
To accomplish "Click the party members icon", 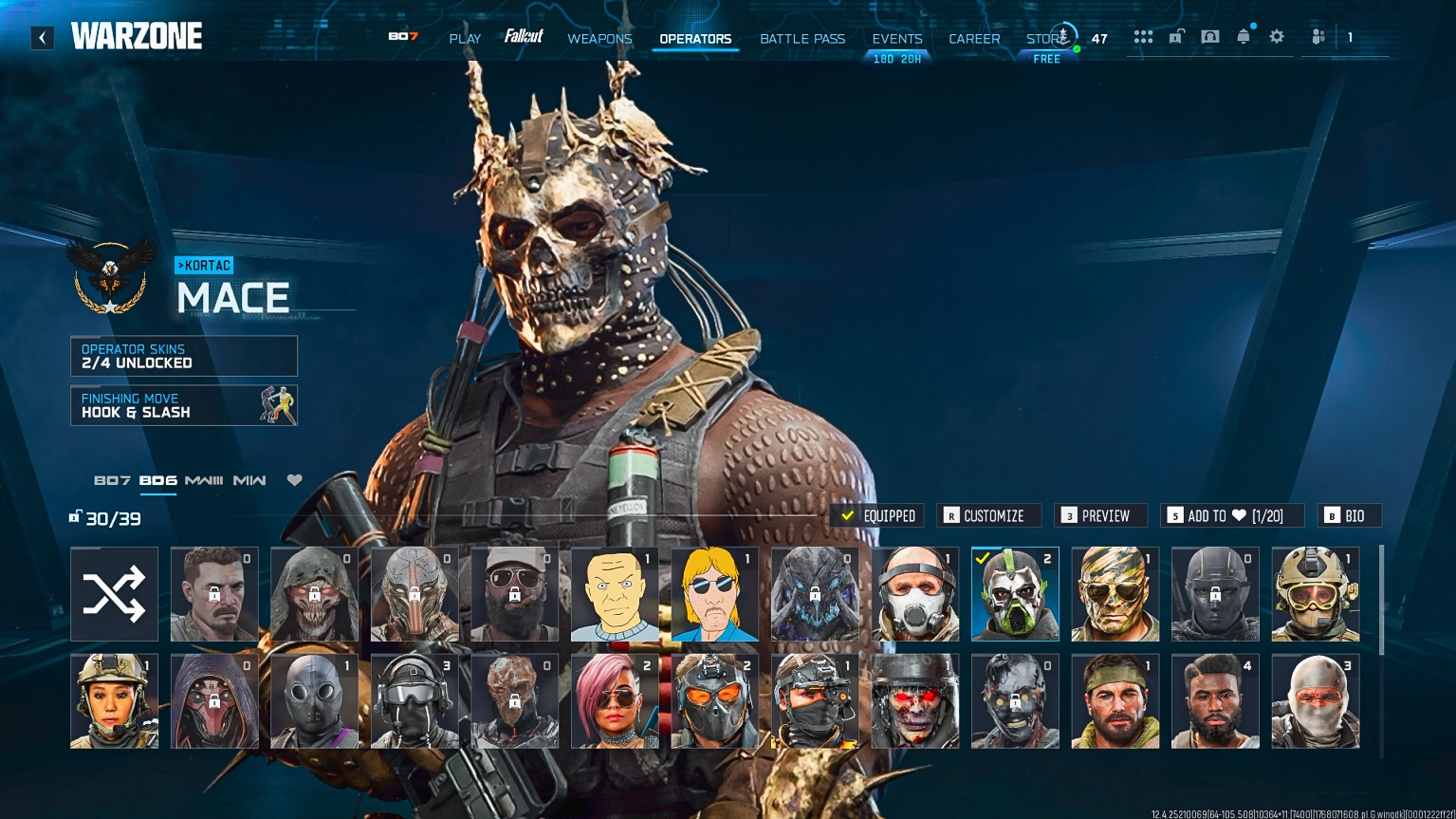I will coord(1318,37).
